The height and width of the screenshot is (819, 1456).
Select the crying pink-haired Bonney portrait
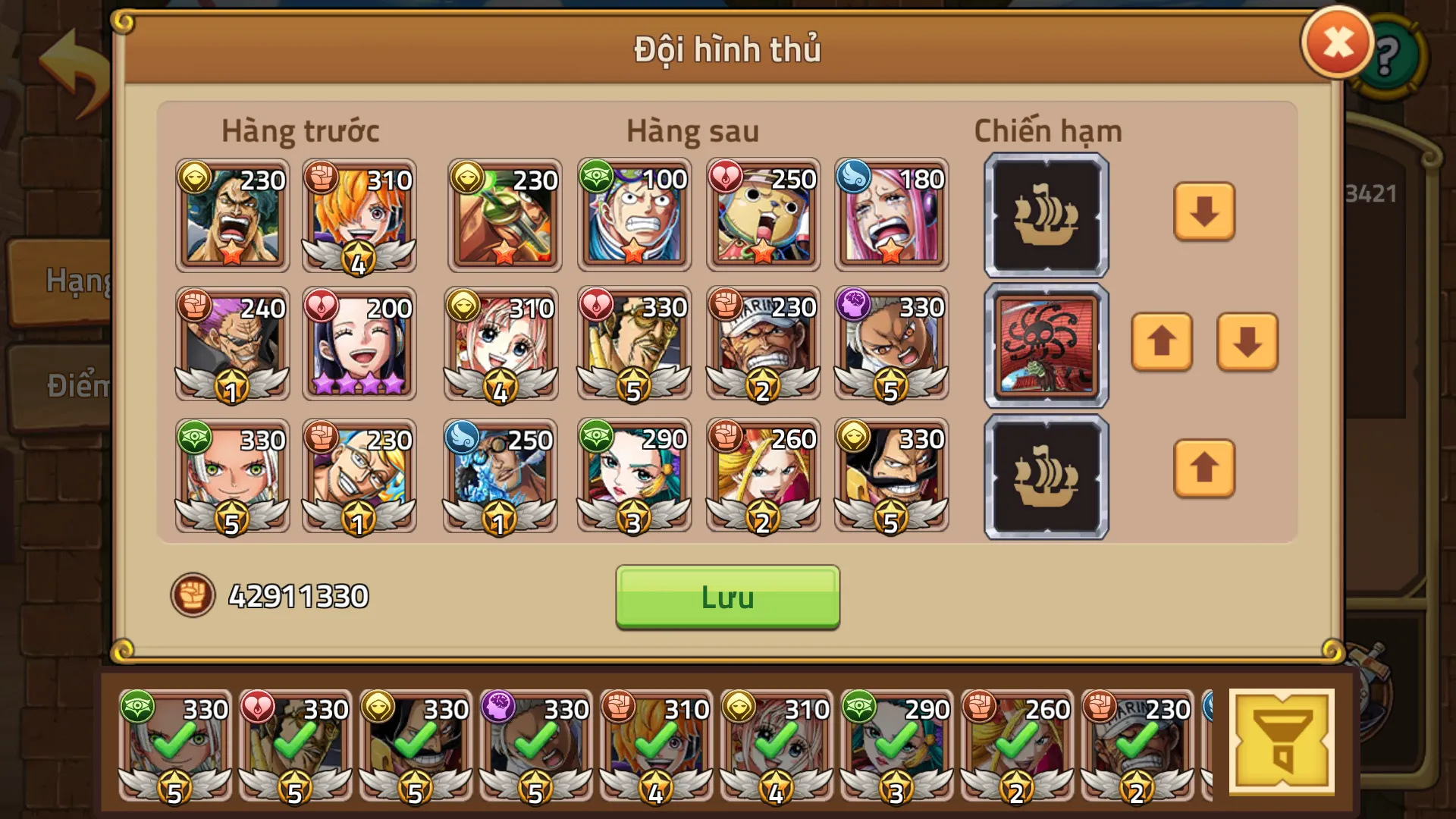(891, 216)
